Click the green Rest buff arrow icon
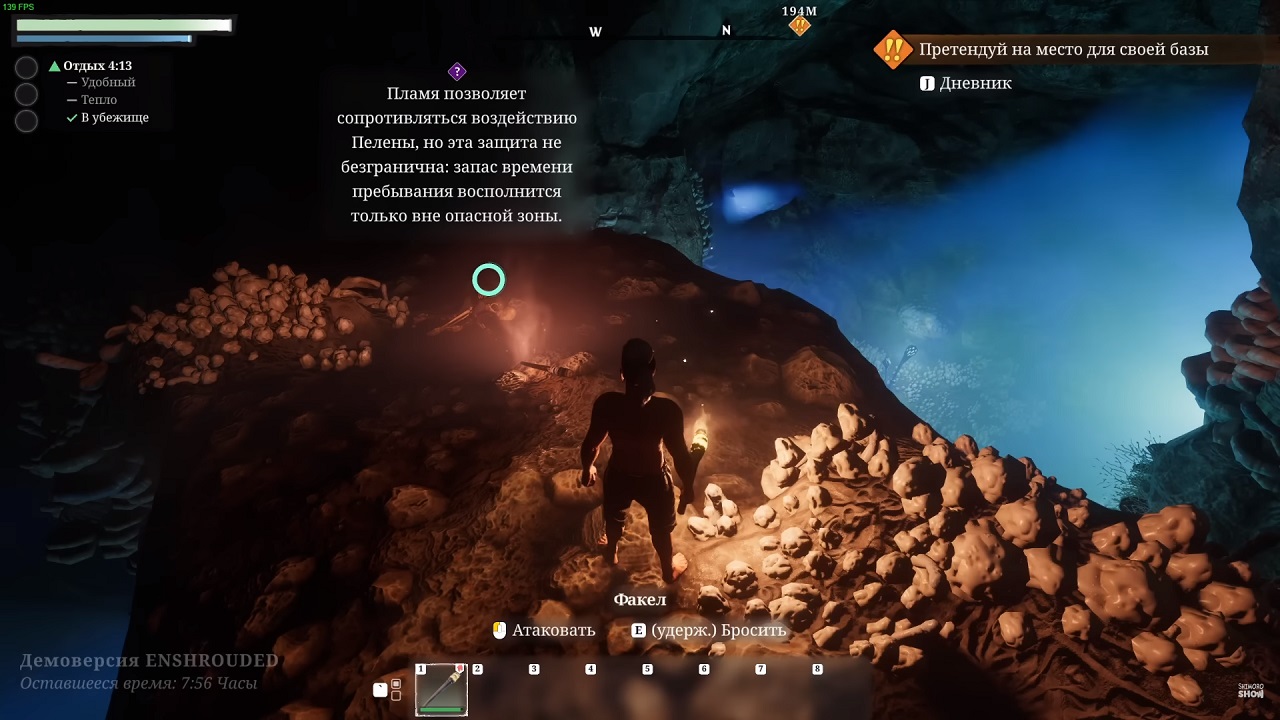Image resolution: width=1280 pixels, height=720 pixels. pyautogui.click(x=55, y=66)
